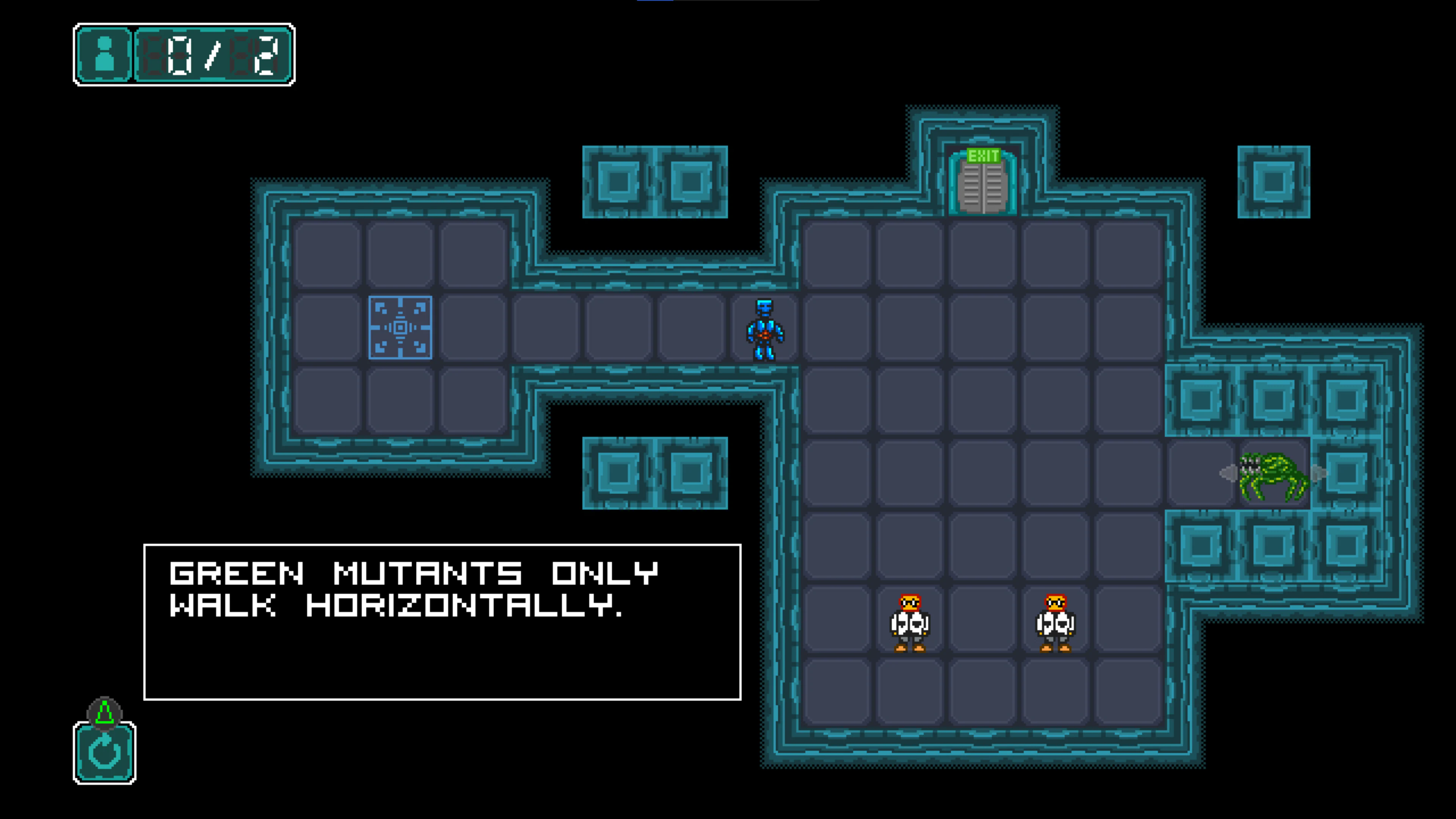Open the exit door at the top

click(x=984, y=187)
